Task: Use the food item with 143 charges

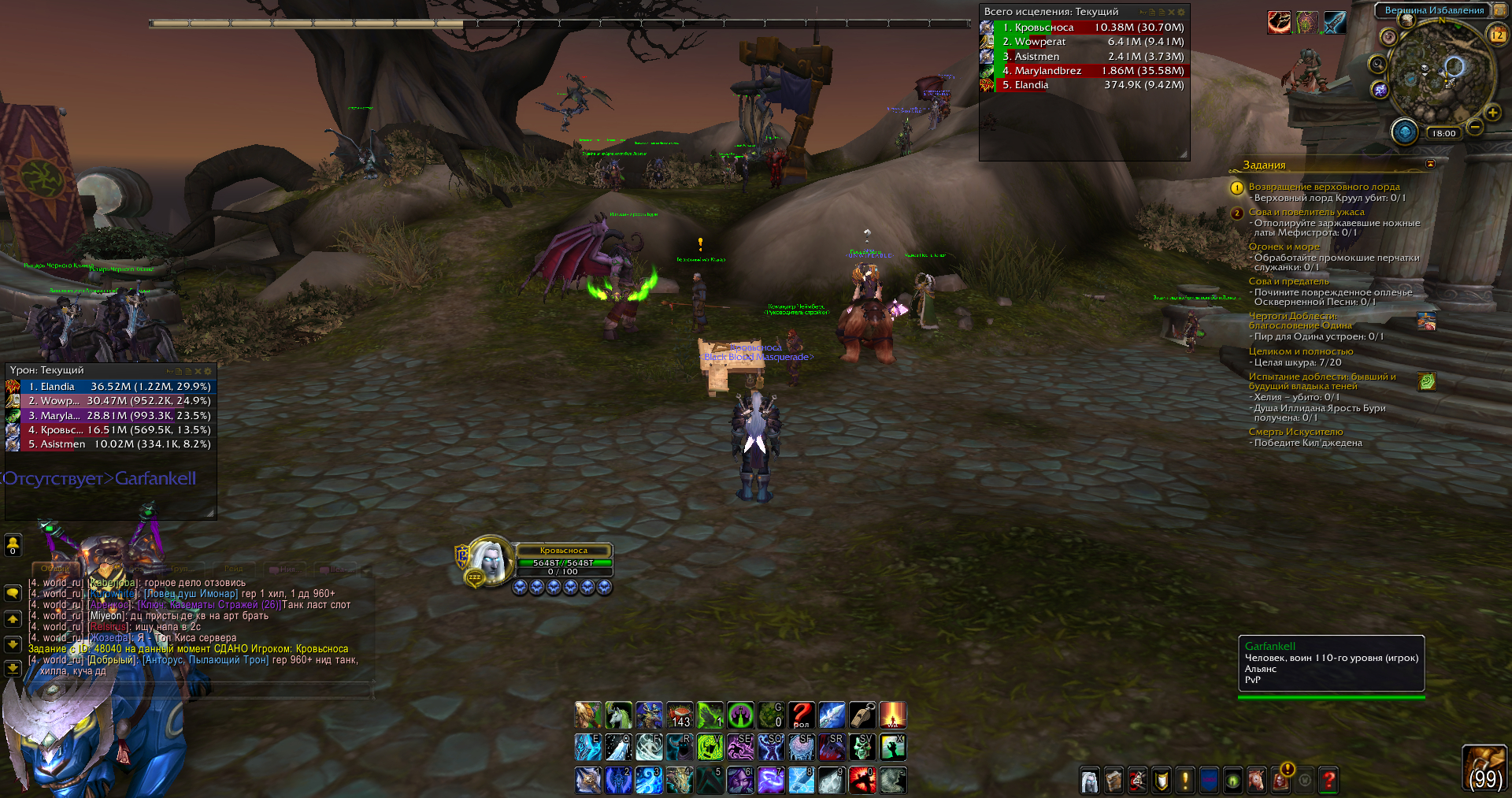Action: pos(680,715)
